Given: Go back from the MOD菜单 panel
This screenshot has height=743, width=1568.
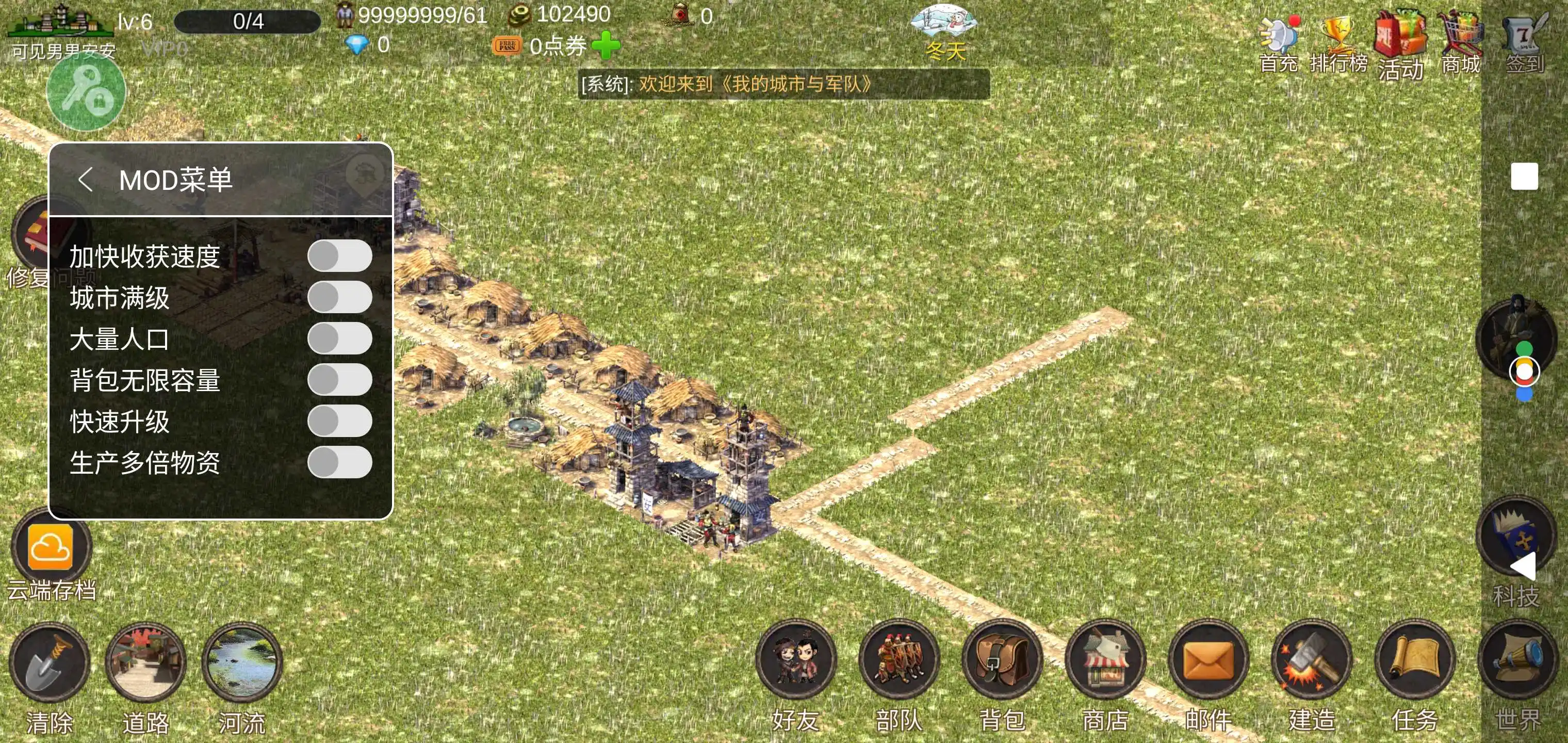Looking at the screenshot, I should point(85,180).
